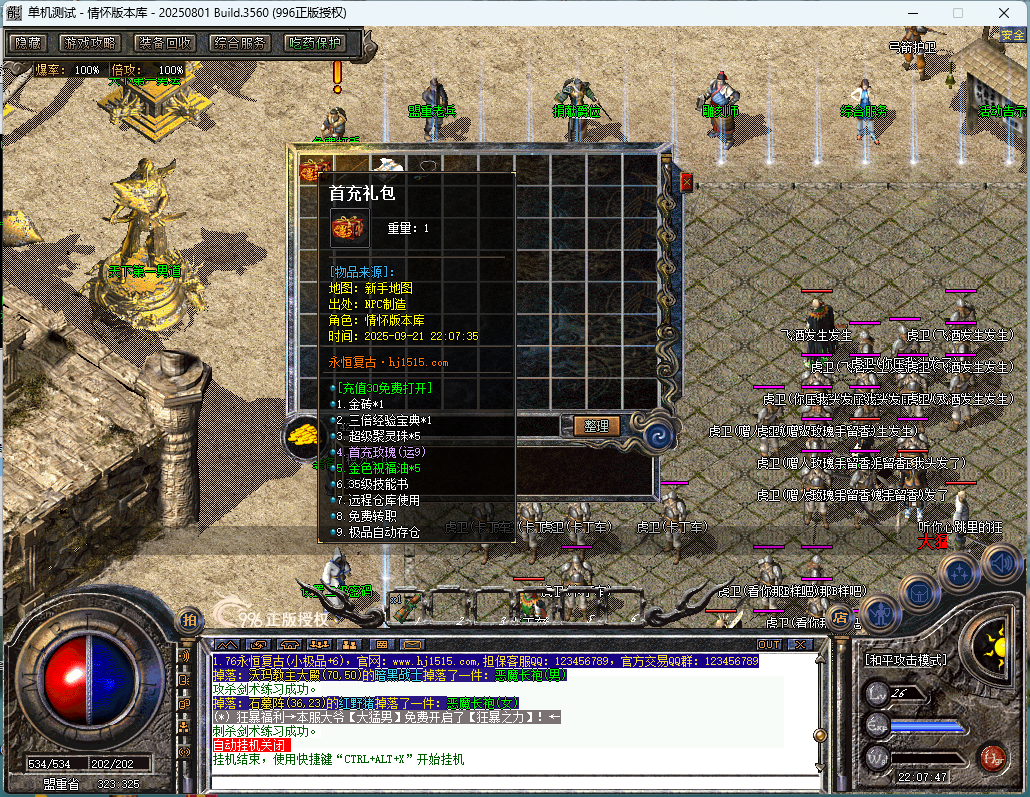The image size is (1030, 797).
Task: Open the 店 shop button
Action: pyautogui.click(x=841, y=618)
